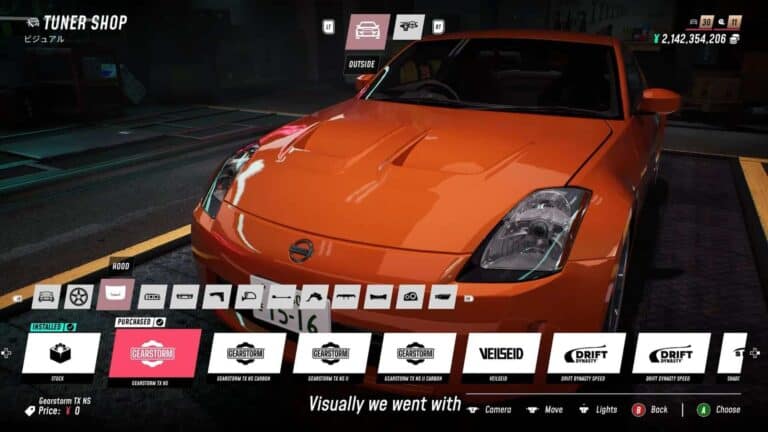Open the wheel rim parts category
The width and height of the screenshot is (768, 432).
point(80,296)
